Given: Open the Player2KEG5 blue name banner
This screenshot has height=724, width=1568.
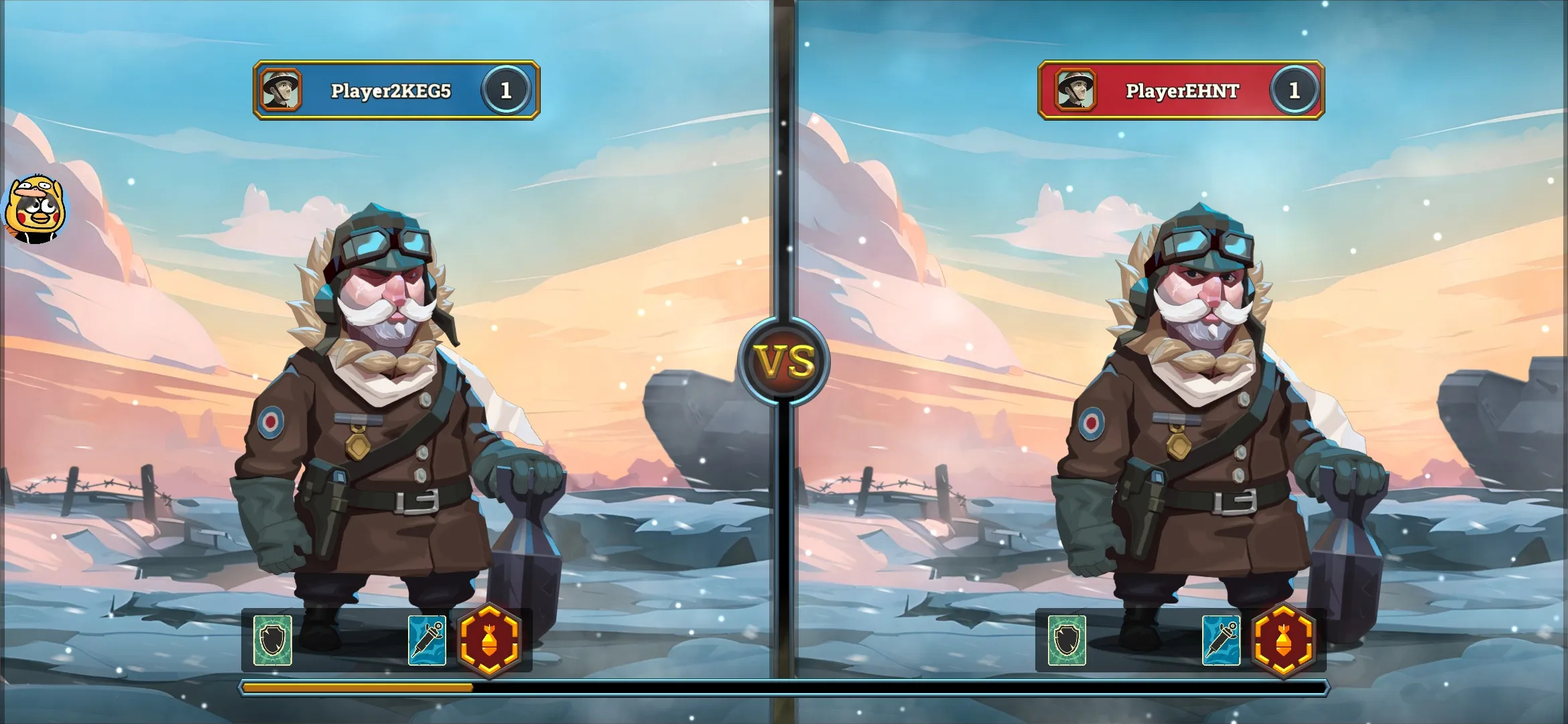Looking at the screenshot, I should [391, 90].
